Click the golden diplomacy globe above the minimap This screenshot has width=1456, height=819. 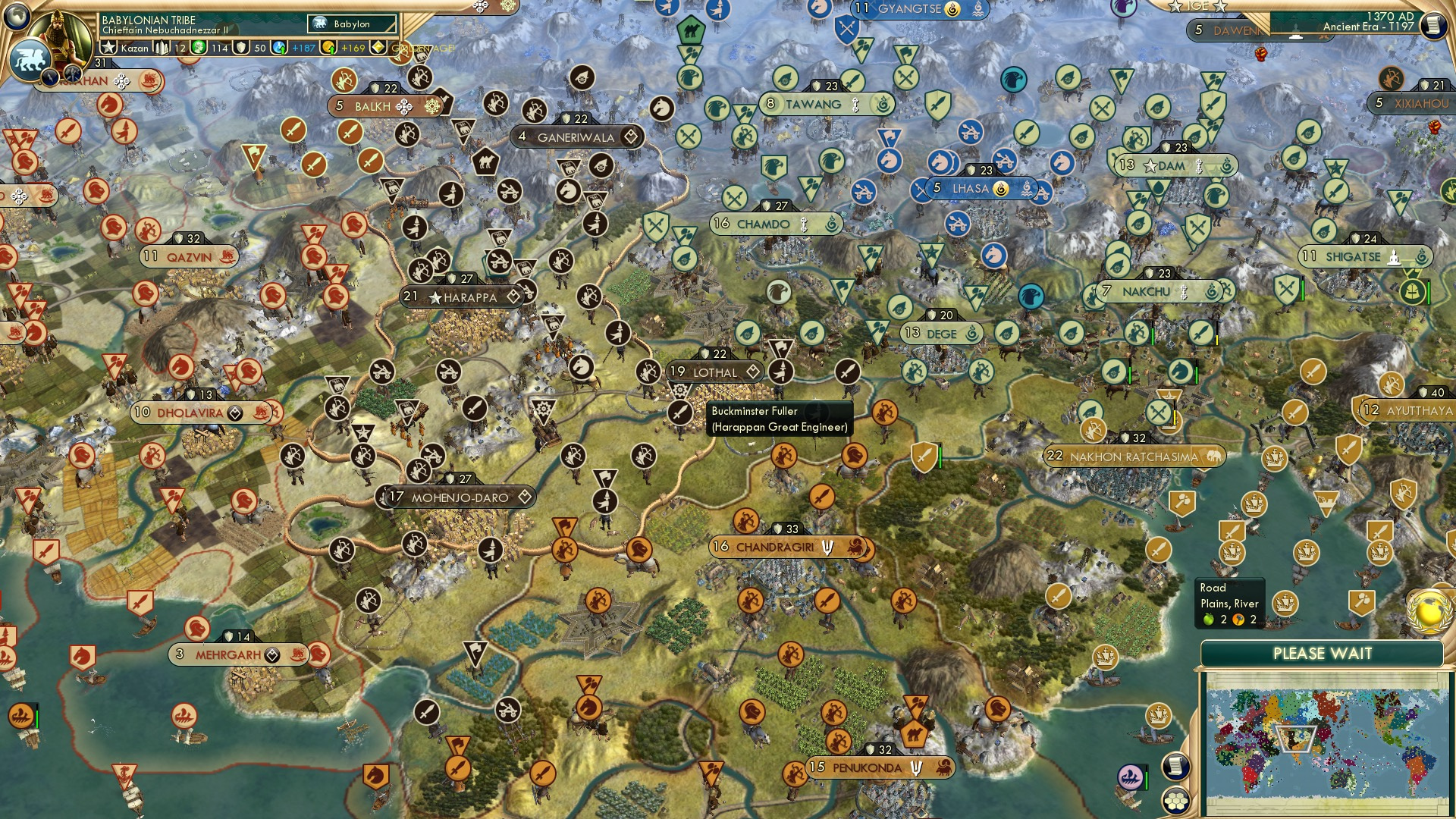tap(1429, 612)
